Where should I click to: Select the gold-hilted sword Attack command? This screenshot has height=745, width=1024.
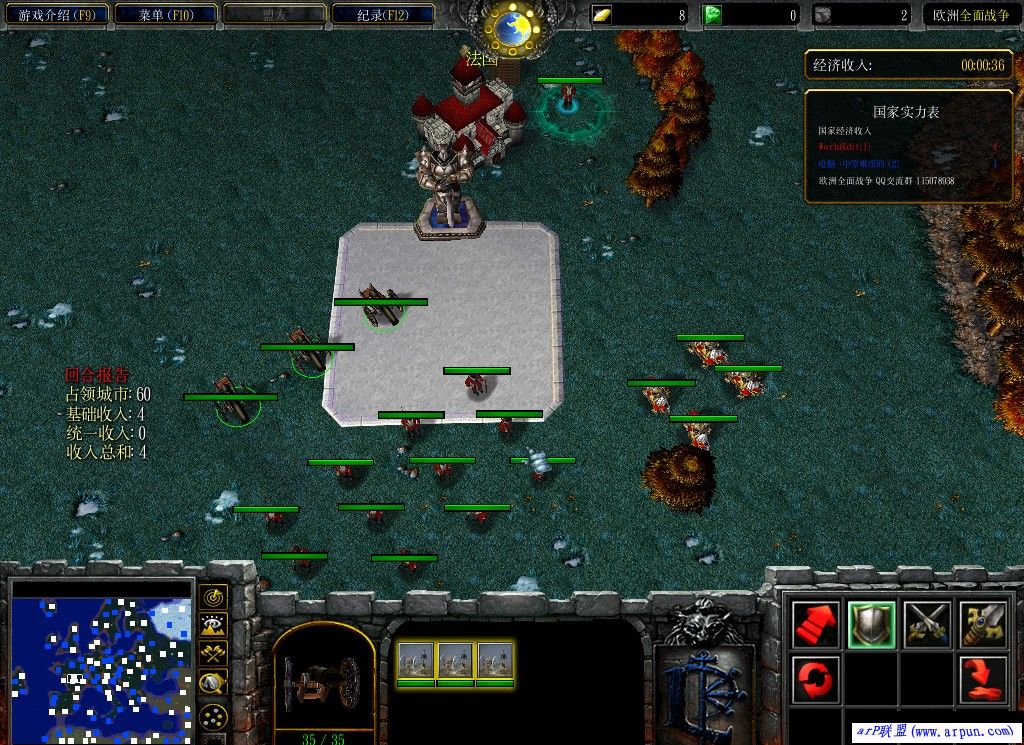[983, 624]
